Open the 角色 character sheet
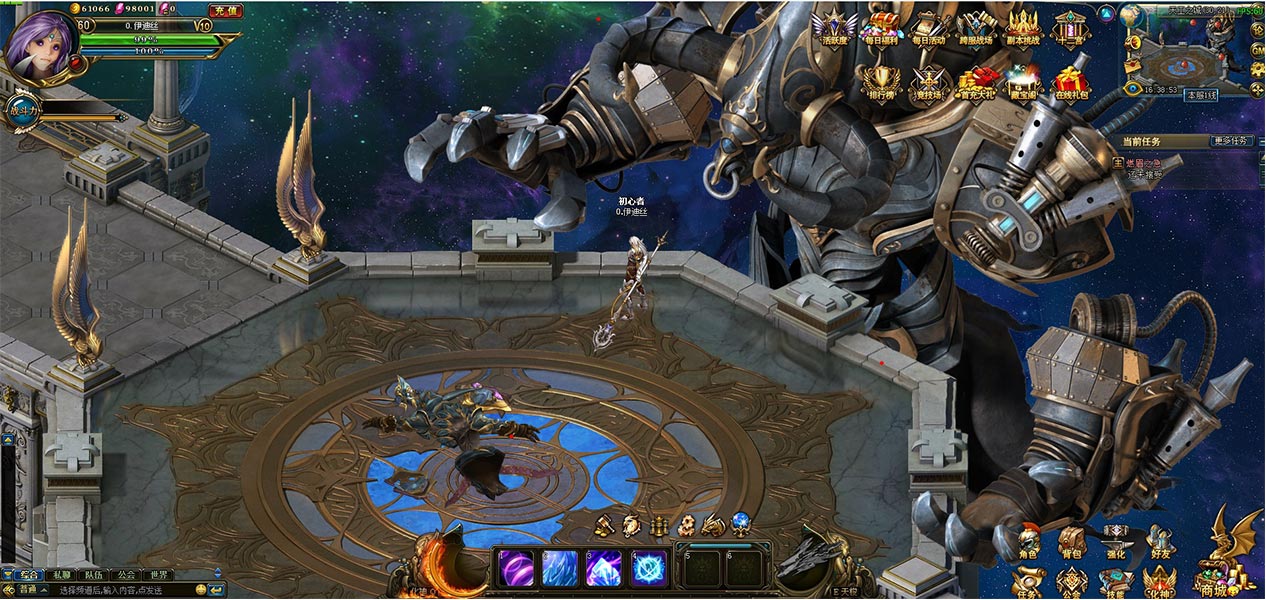Image resolution: width=1266 pixels, height=600 pixels. pos(1027,541)
